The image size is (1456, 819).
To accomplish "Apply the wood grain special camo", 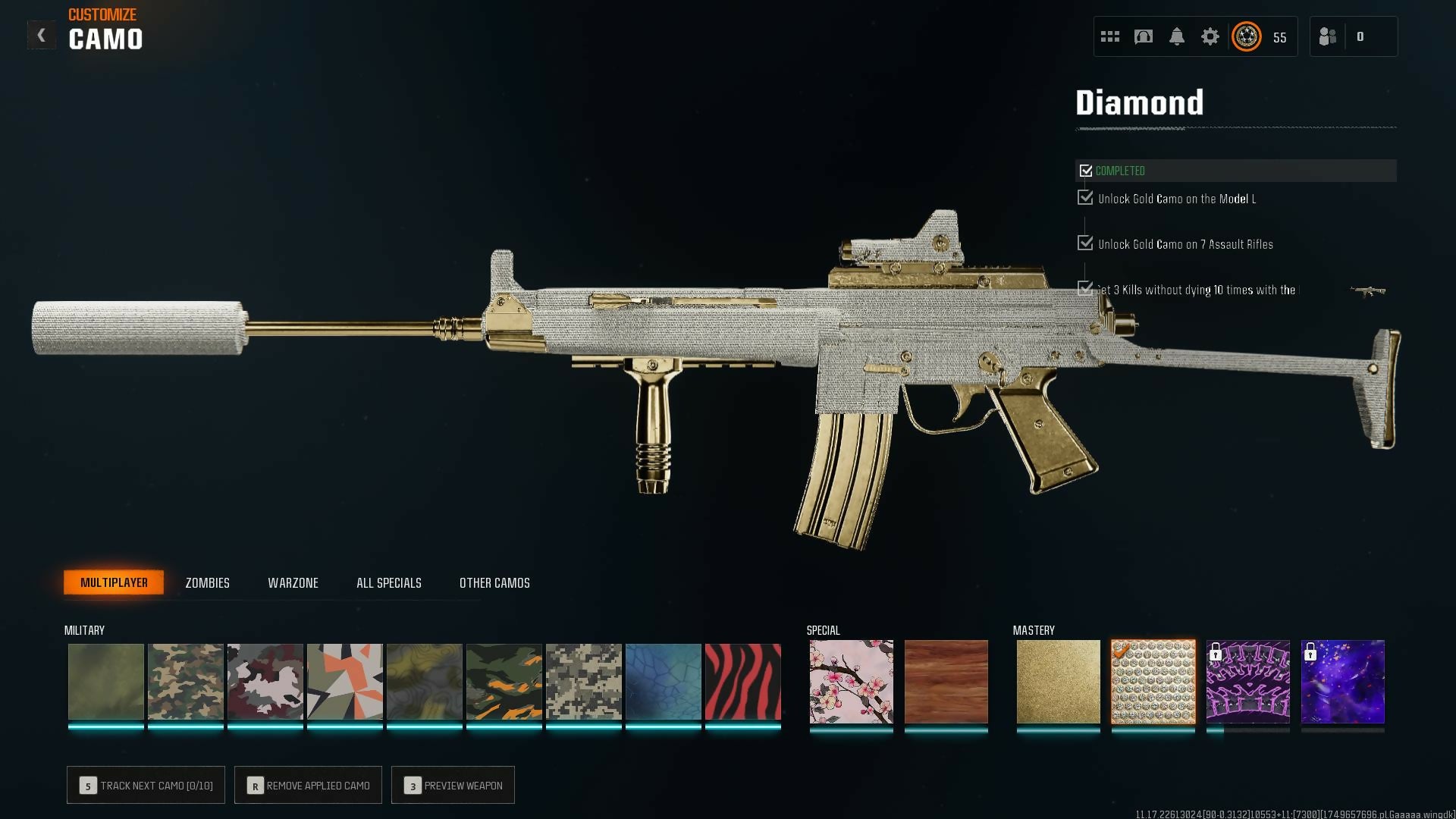I will point(946,682).
